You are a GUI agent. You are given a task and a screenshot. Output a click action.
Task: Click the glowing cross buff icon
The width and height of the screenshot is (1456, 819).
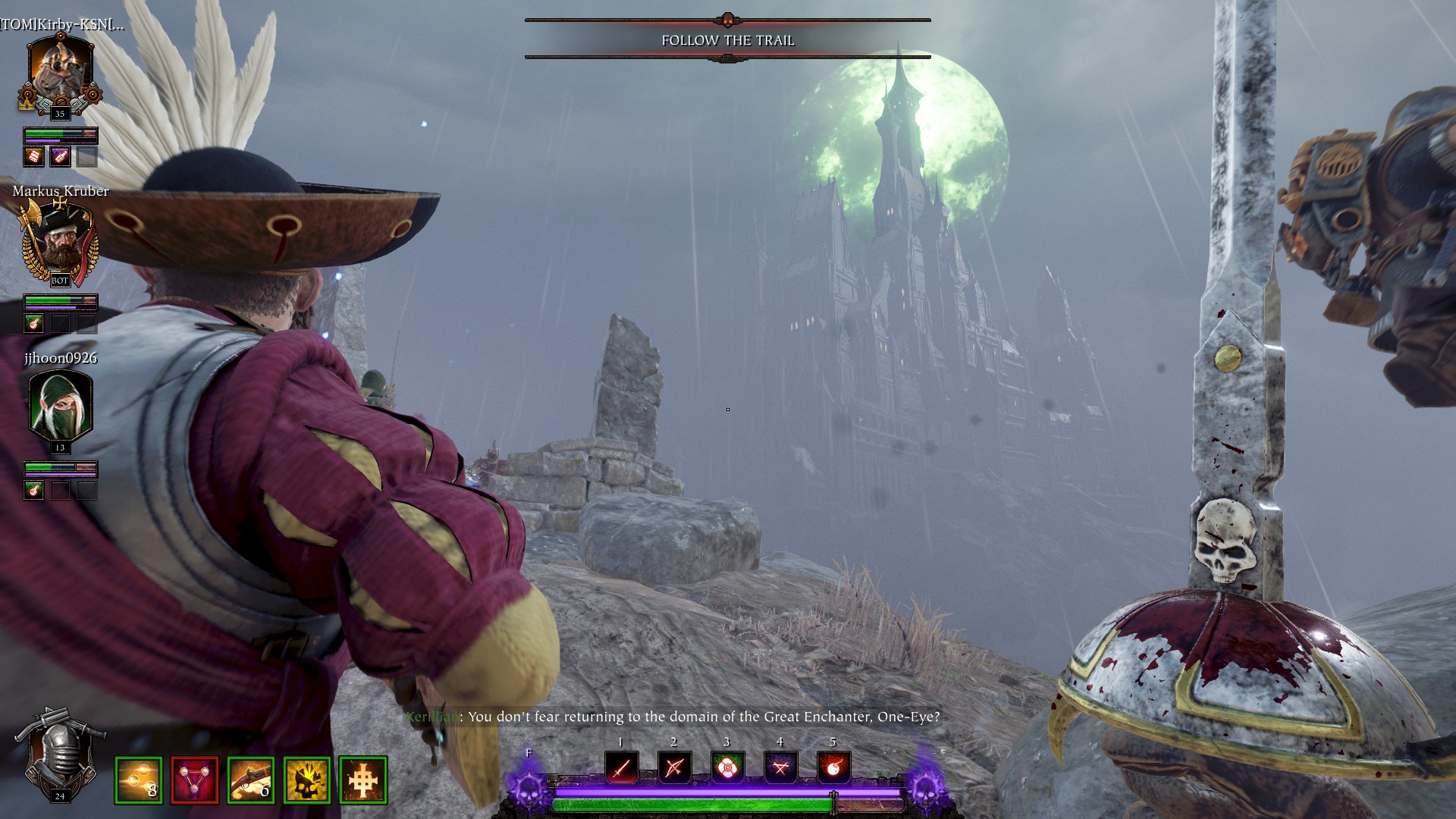coord(362,780)
